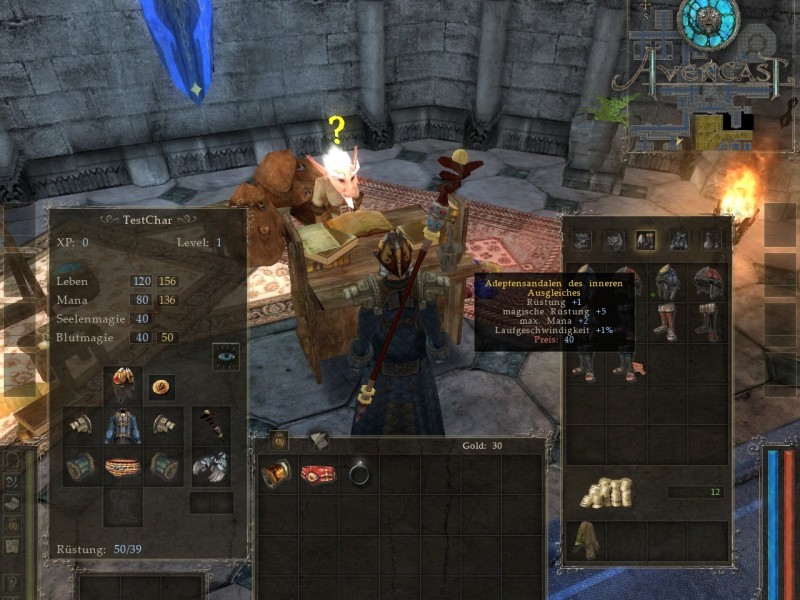Switch to the pouch inventory tab
This screenshot has width=800, height=600.
(x=279, y=440)
